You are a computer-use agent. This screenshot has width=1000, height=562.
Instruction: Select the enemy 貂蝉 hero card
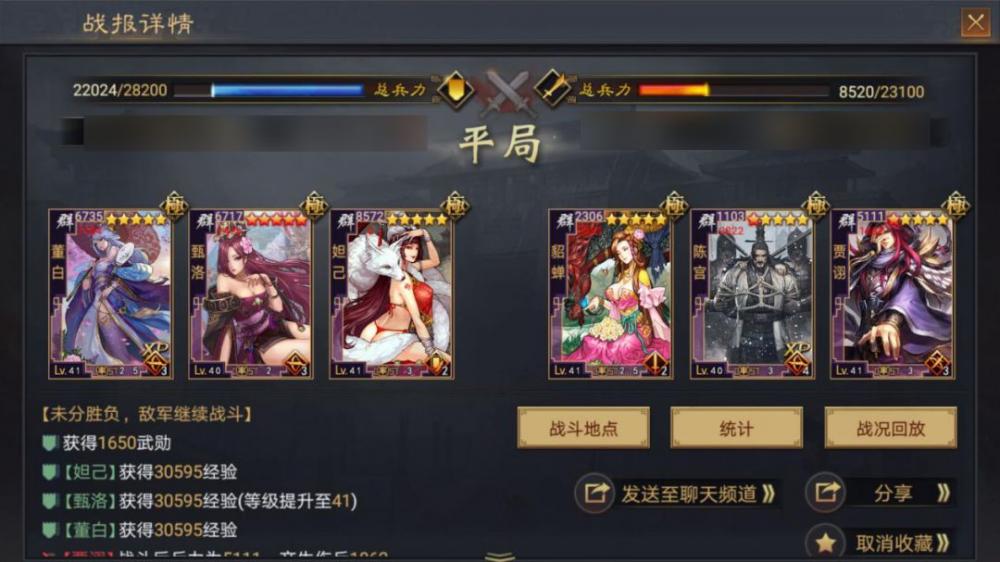coord(610,294)
